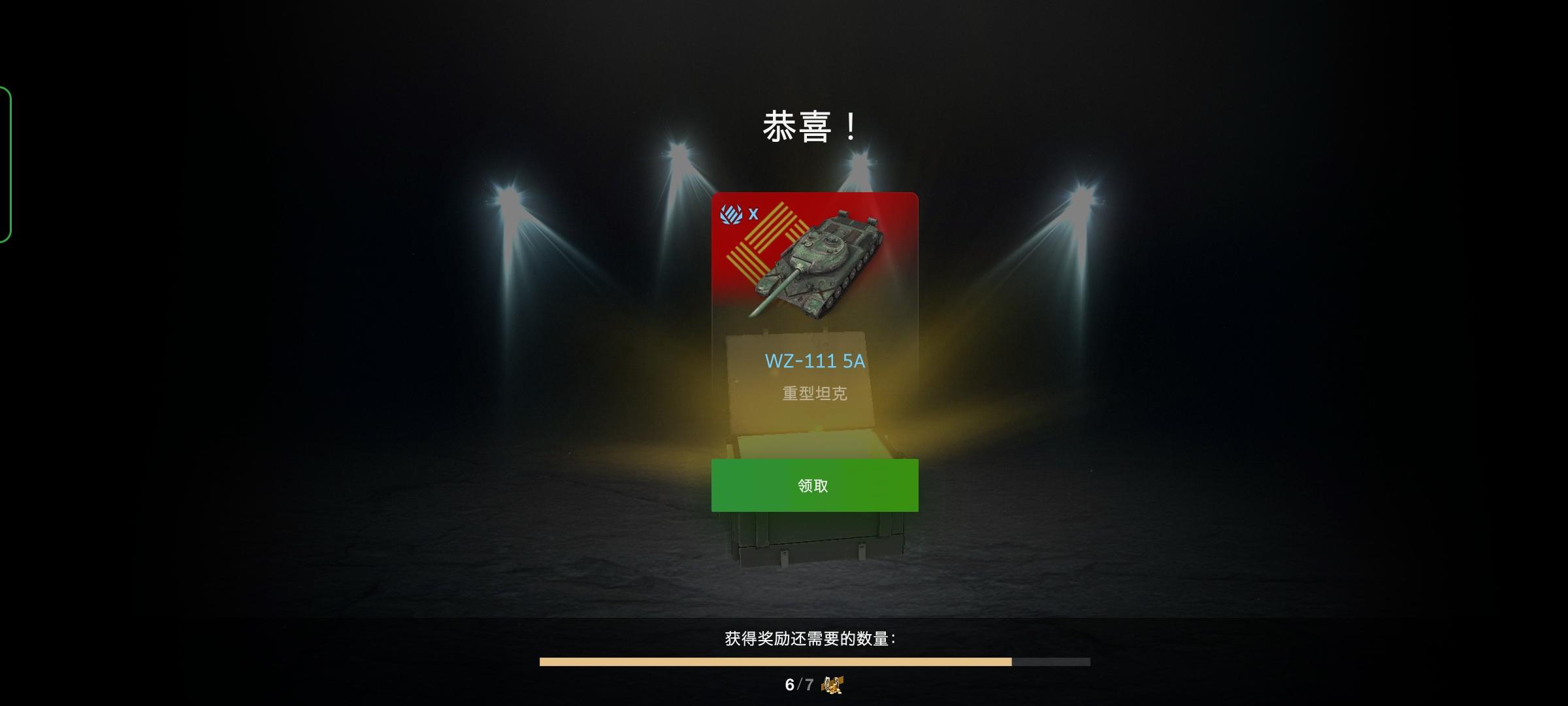
Task: Tap the 领取 claim button
Action: [813, 486]
